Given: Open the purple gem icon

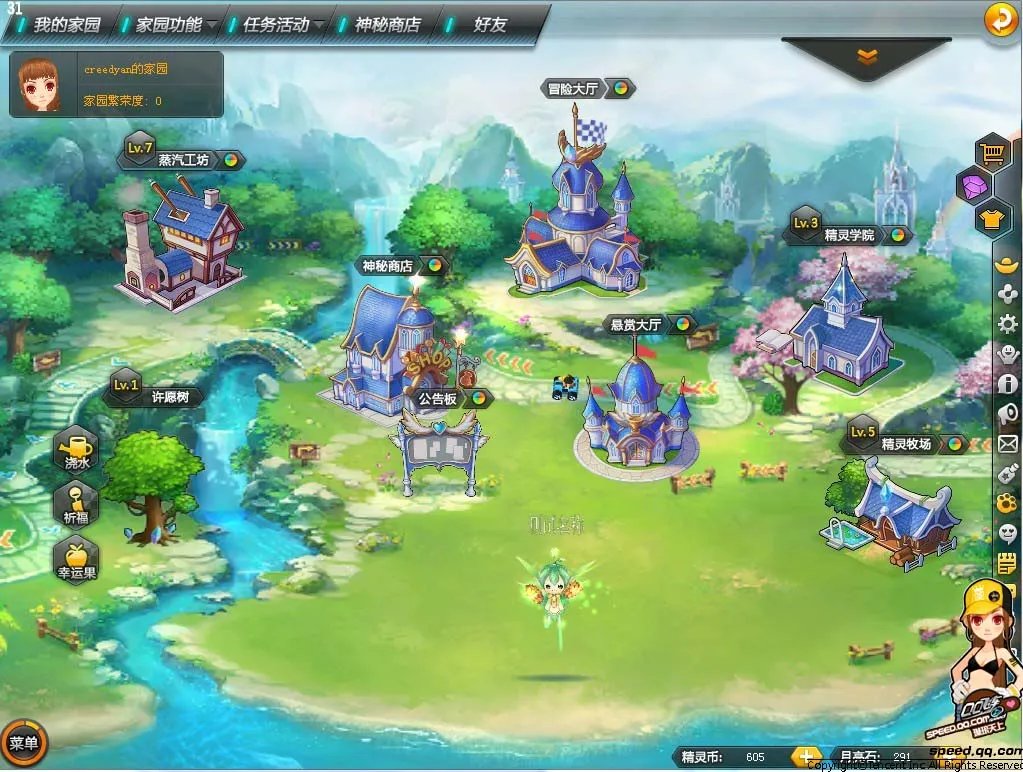Looking at the screenshot, I should tap(974, 185).
